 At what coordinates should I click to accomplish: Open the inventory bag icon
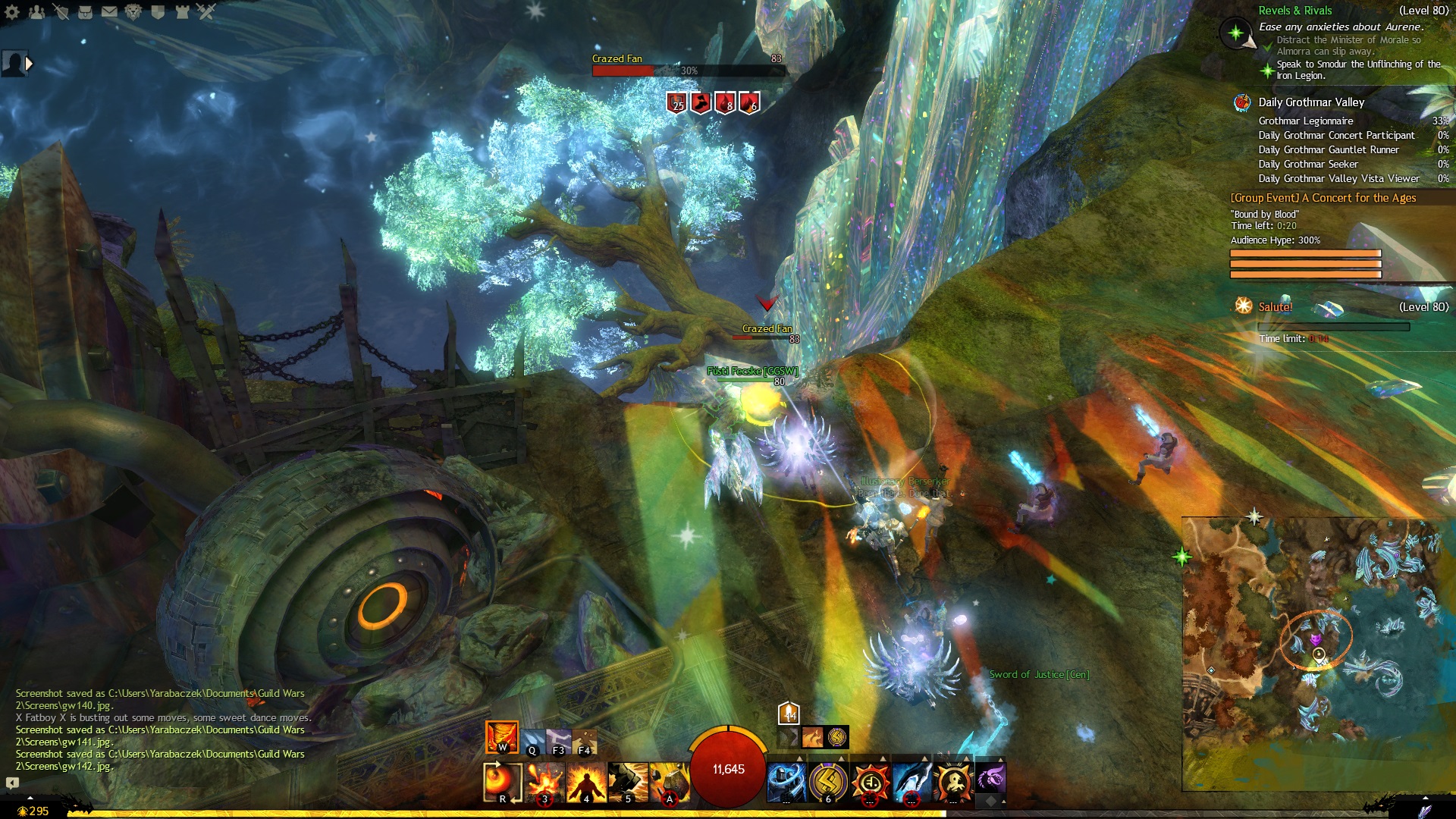(85, 11)
